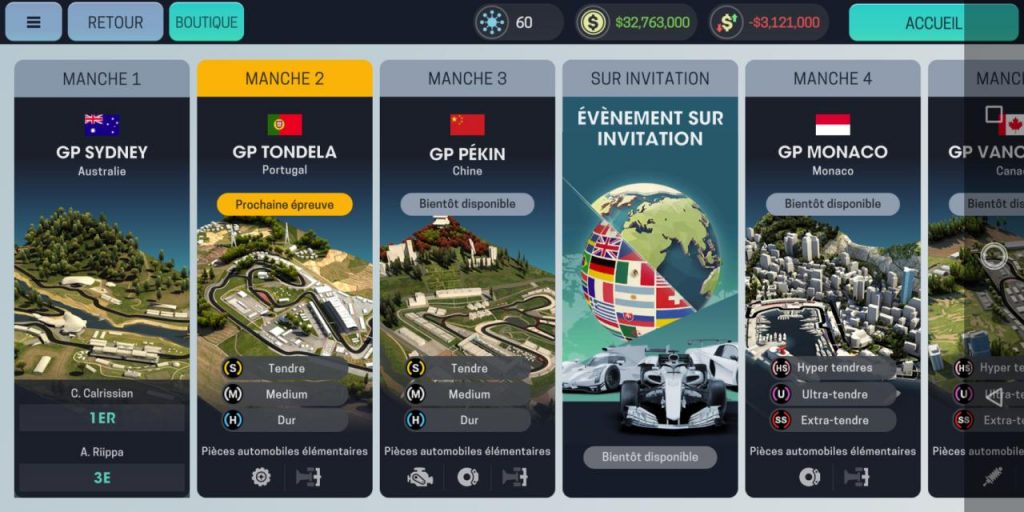Click the $32,763,000 money balance
The height and width of the screenshot is (512, 1024).
636,22
